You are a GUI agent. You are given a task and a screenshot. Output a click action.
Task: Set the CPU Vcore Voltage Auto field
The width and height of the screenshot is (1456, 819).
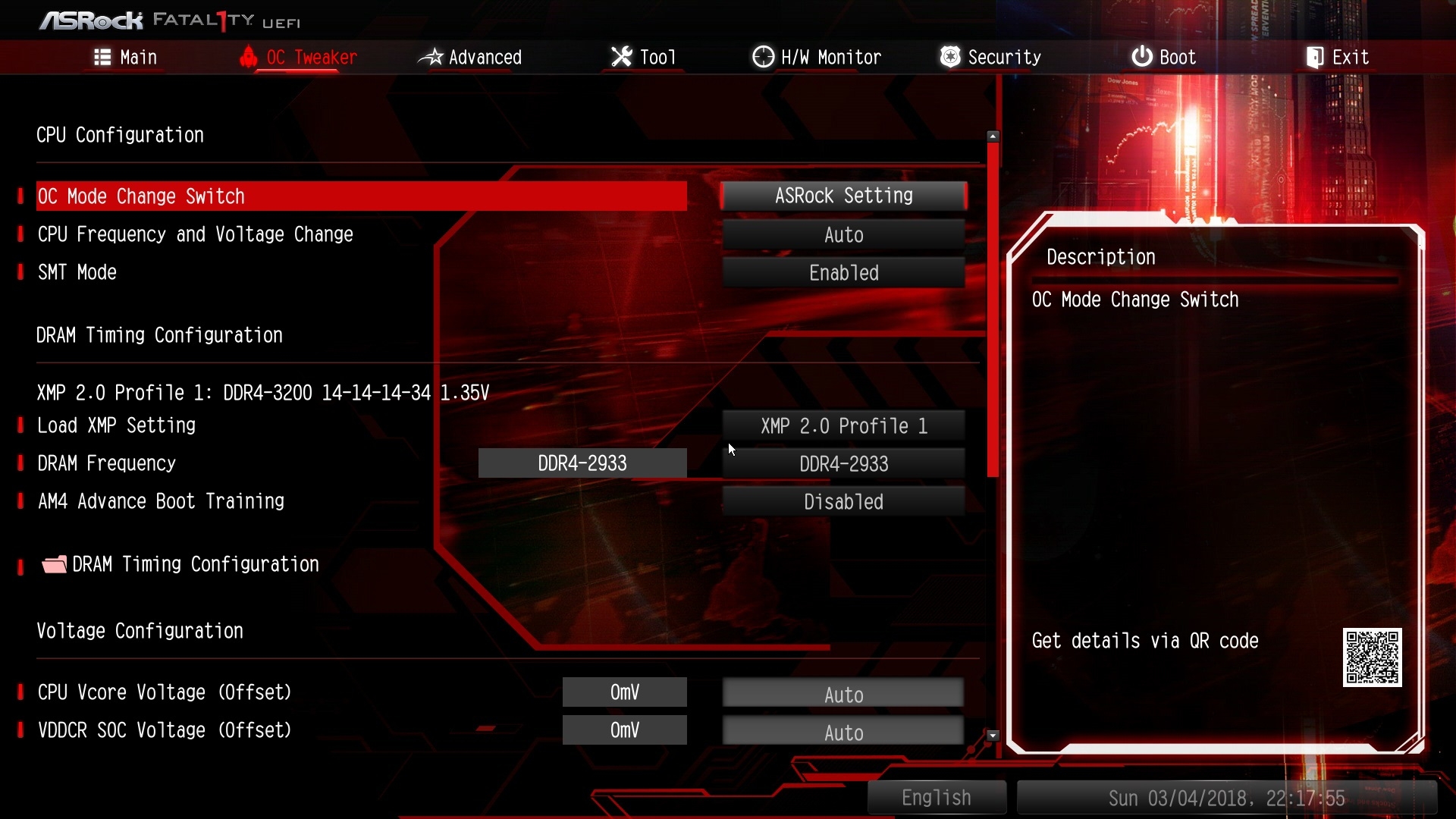click(843, 695)
